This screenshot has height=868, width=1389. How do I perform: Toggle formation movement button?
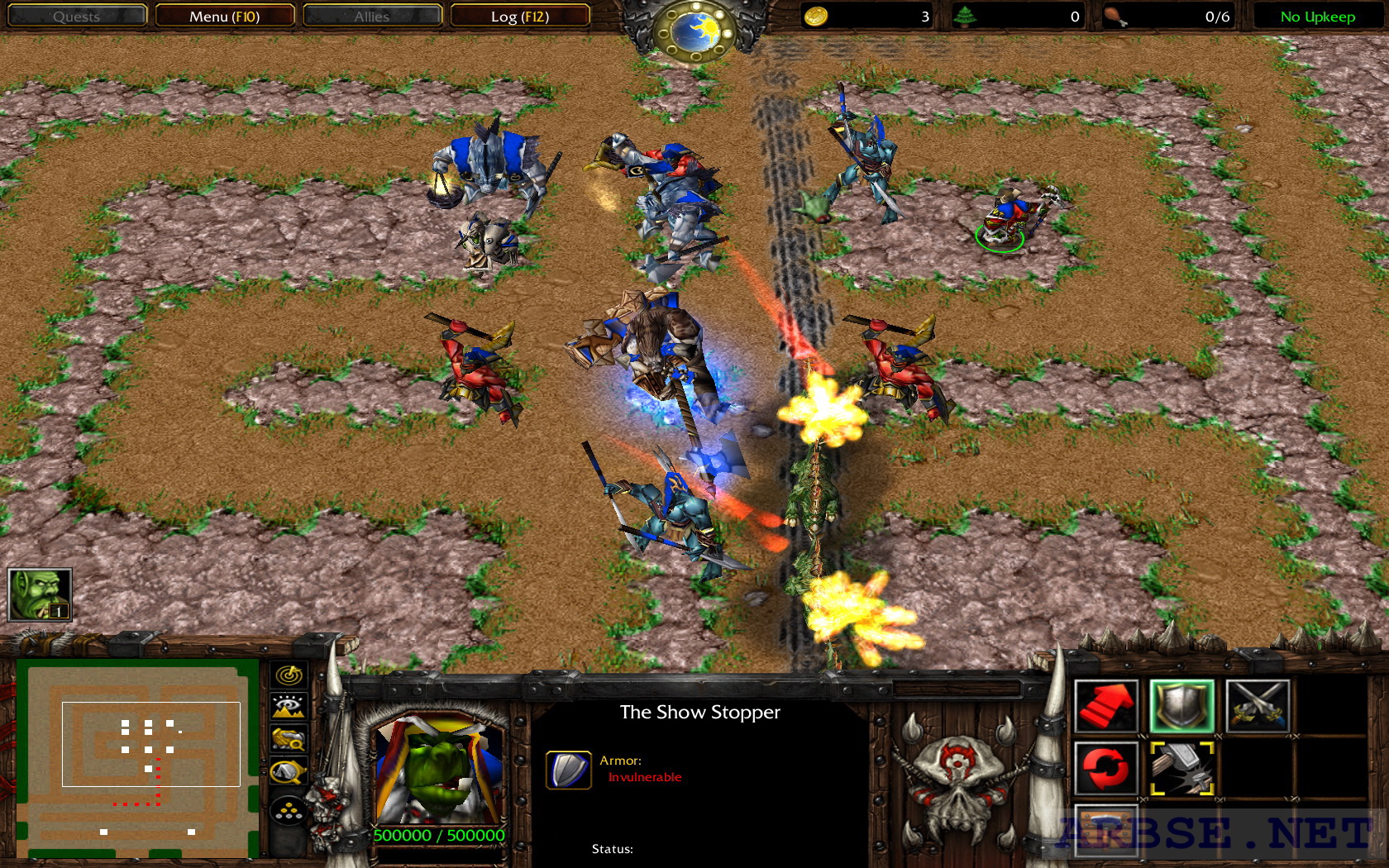click(289, 812)
